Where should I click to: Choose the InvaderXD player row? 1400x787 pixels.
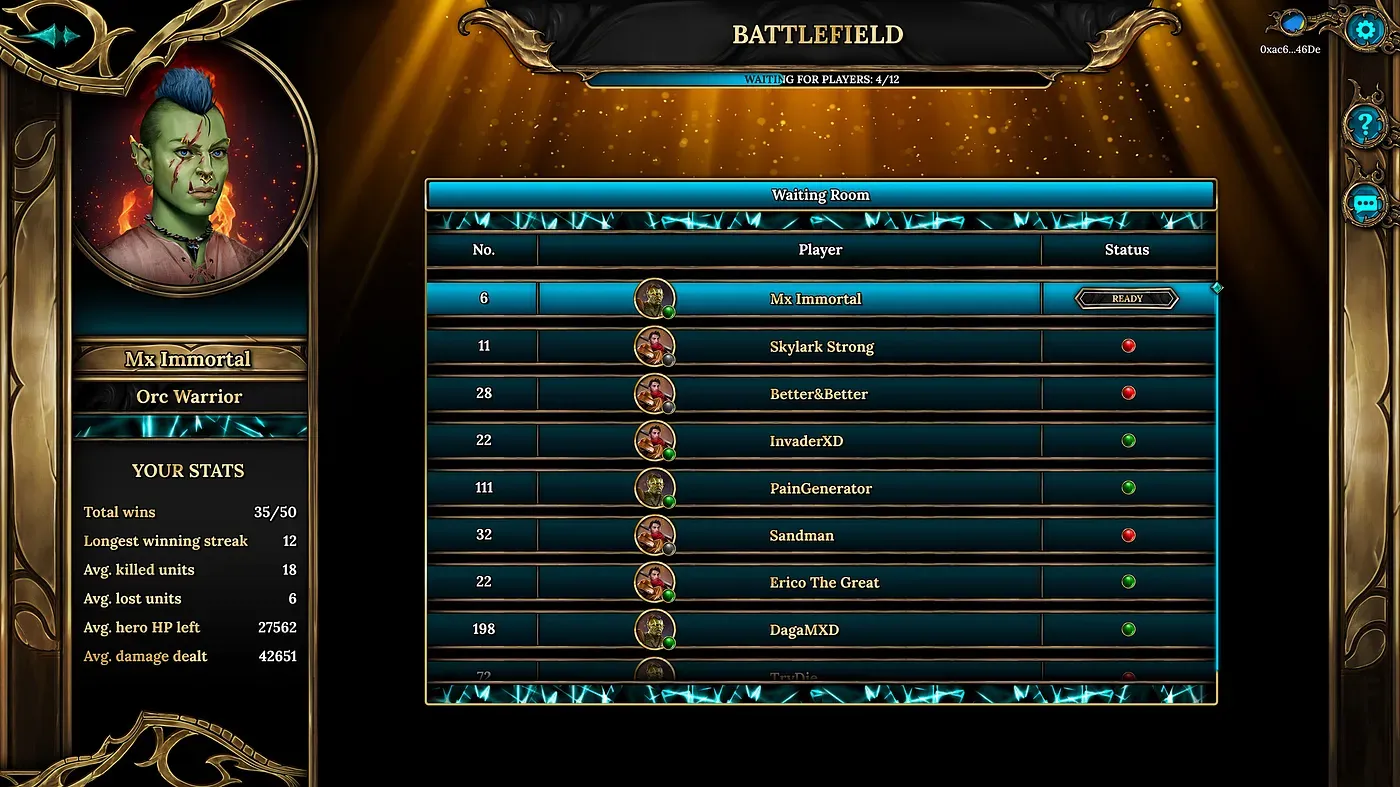806,441
